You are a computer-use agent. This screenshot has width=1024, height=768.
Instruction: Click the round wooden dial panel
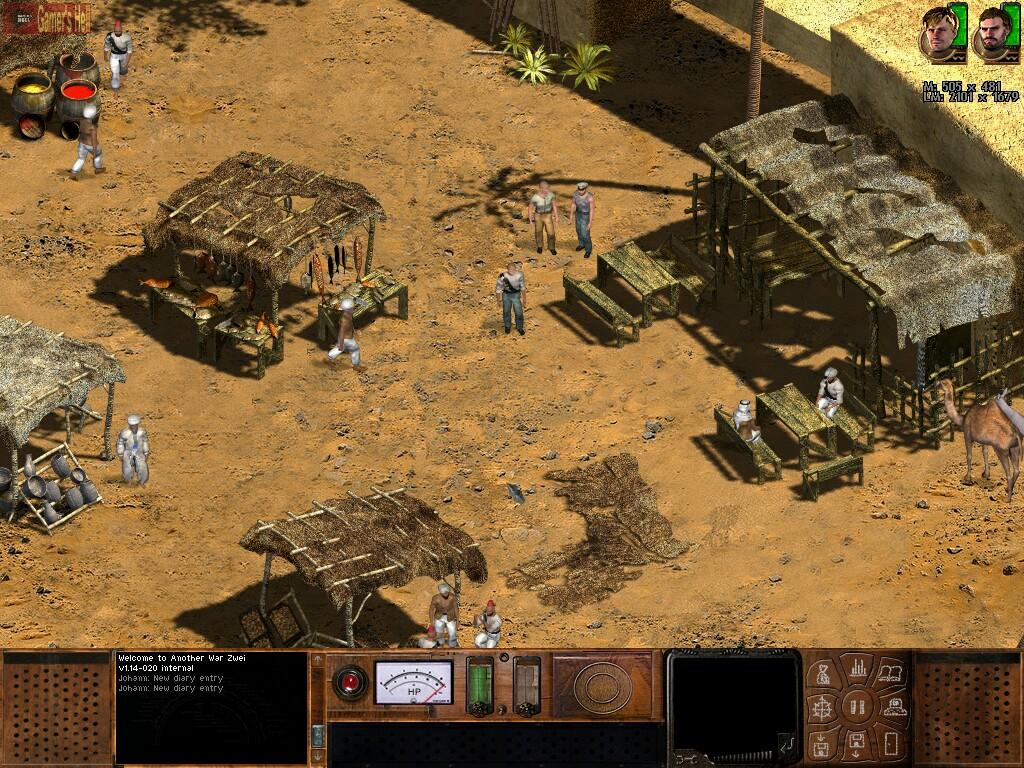pyautogui.click(x=602, y=684)
